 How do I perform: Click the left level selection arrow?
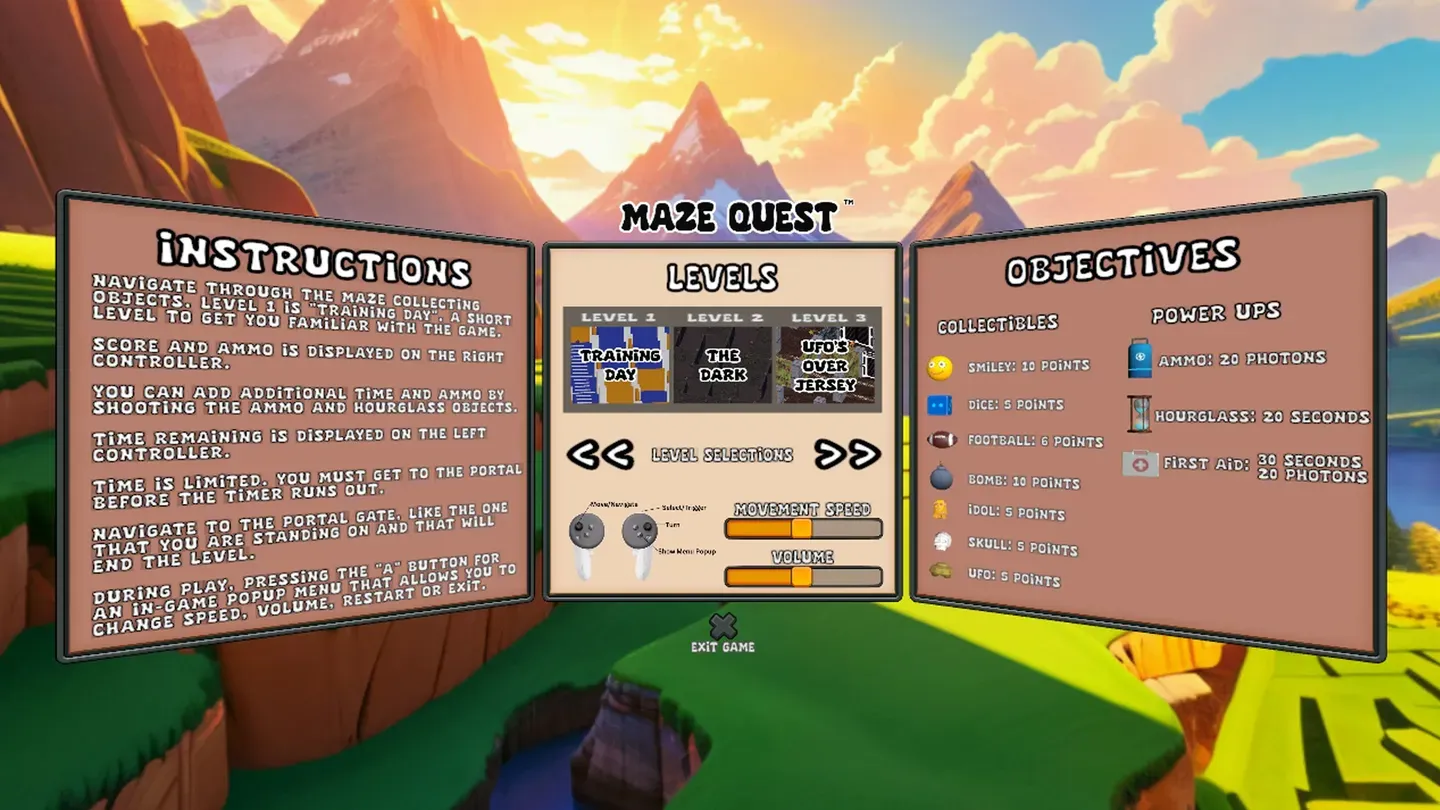point(602,455)
